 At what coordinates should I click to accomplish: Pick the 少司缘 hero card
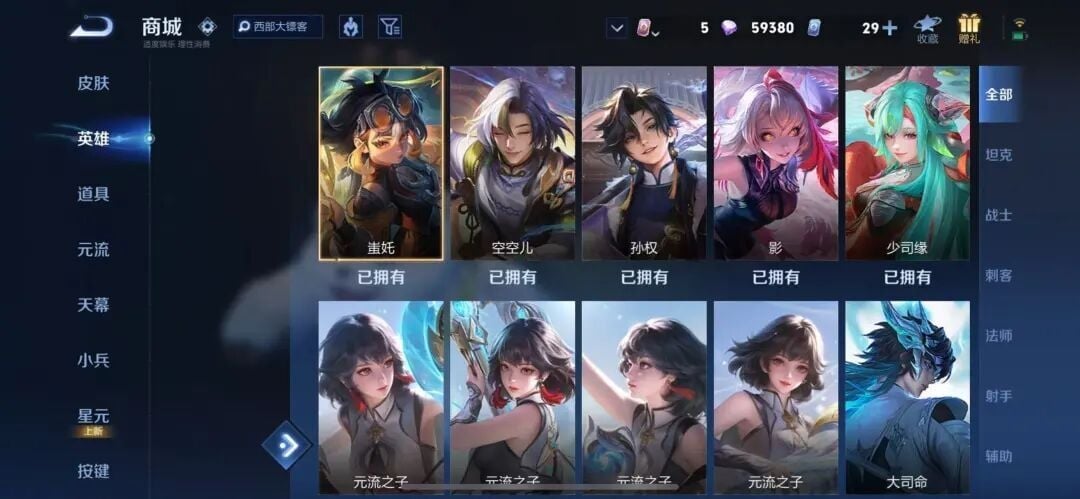[907, 163]
